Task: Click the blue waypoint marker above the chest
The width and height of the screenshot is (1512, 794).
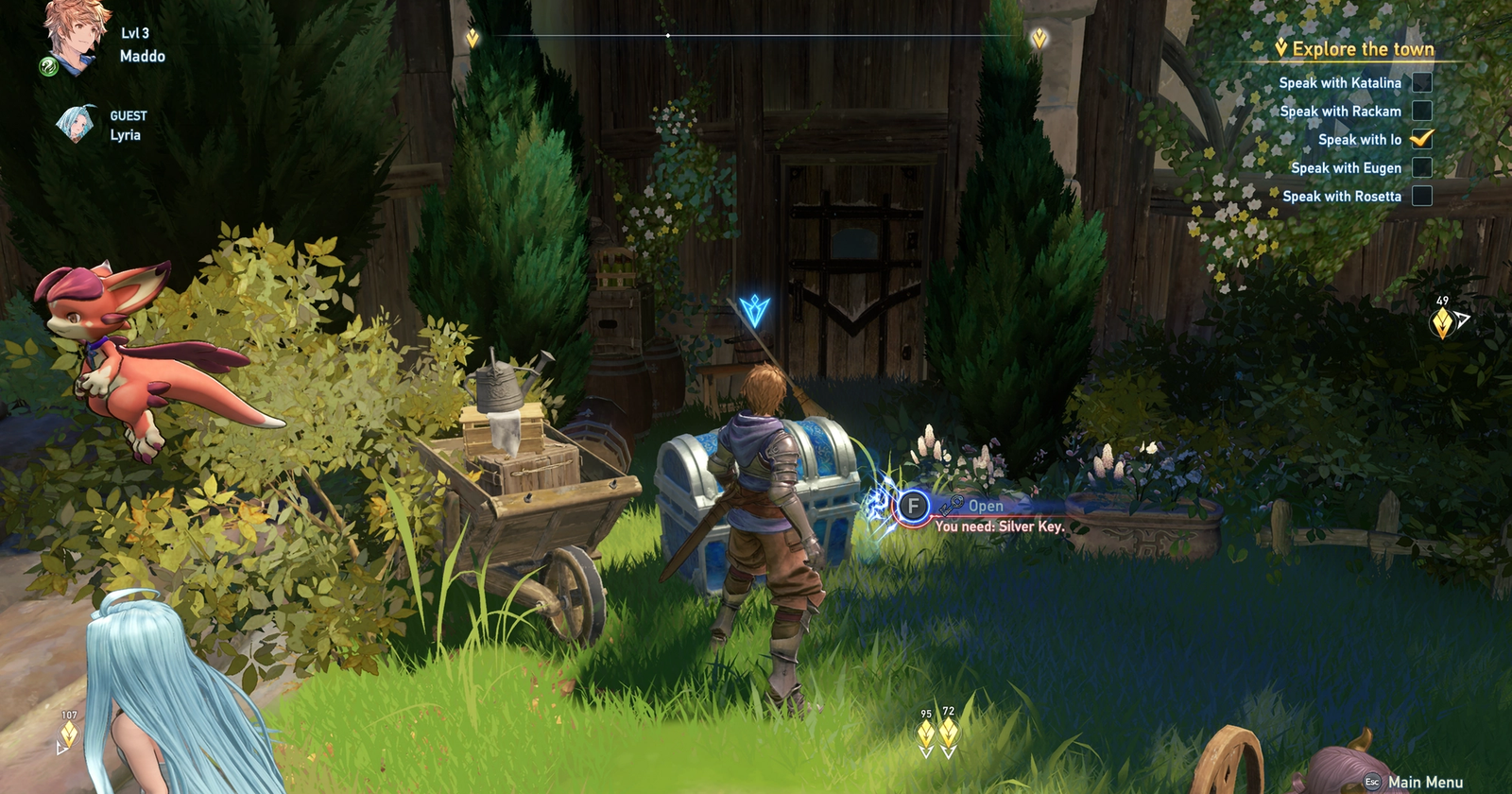Action: (x=754, y=309)
